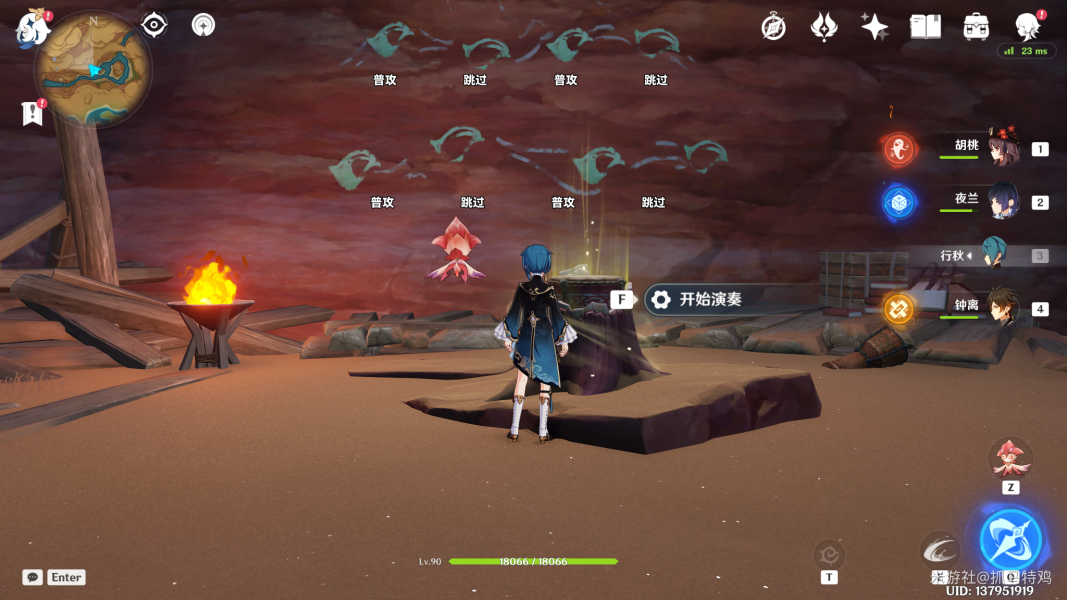1067x600 pixels.
Task: Switch to party member 夜兰
Action: (1000, 201)
